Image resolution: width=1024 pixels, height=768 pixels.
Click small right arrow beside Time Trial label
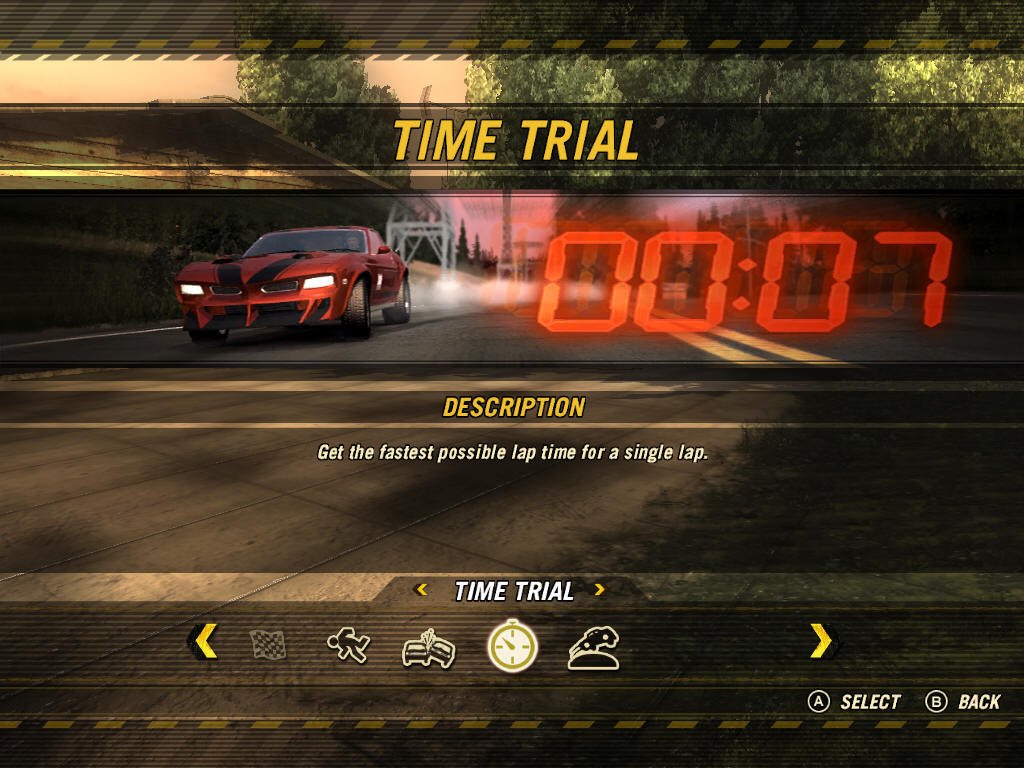599,590
